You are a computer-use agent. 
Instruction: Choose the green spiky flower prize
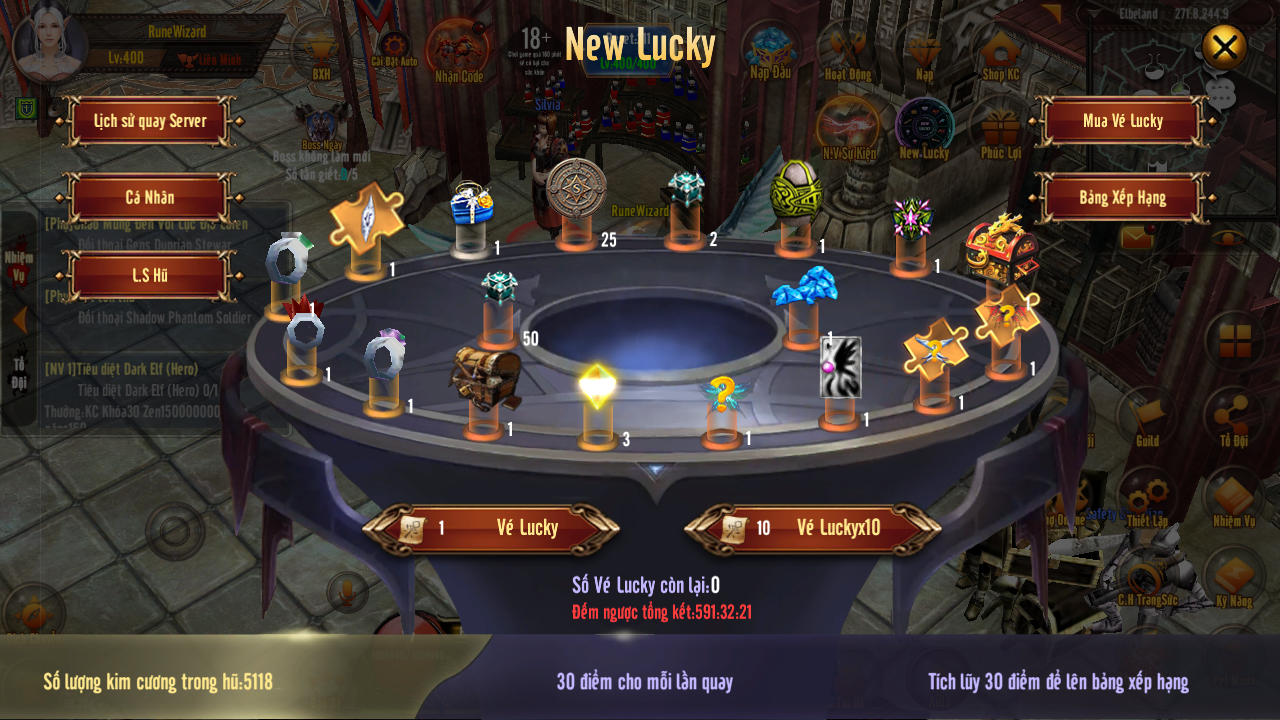[x=911, y=217]
